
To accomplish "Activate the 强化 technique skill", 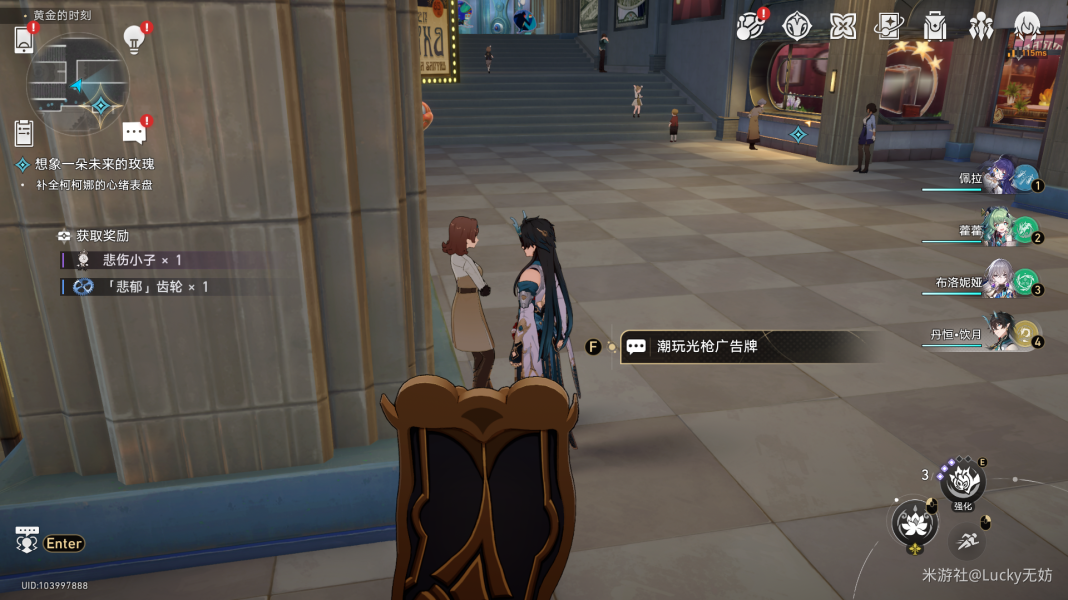I will [x=963, y=484].
